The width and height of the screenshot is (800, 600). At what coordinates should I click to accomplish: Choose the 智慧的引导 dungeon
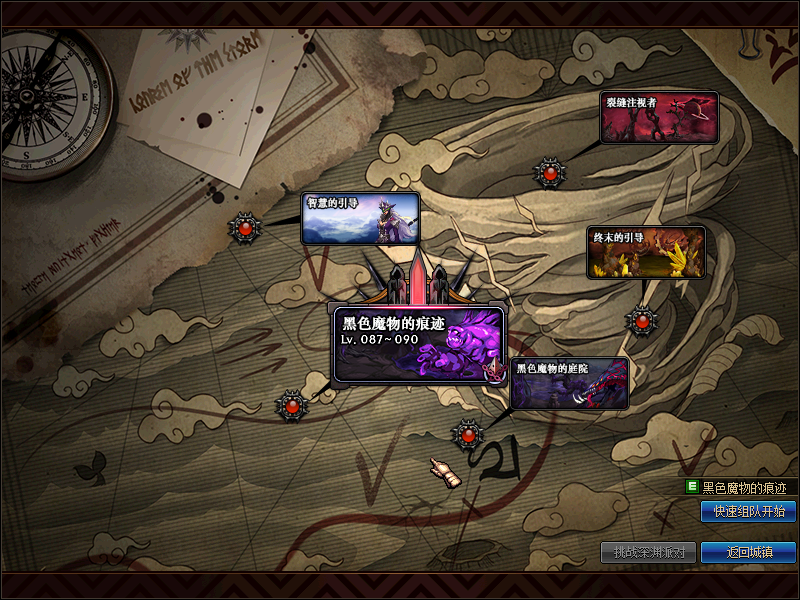point(360,219)
